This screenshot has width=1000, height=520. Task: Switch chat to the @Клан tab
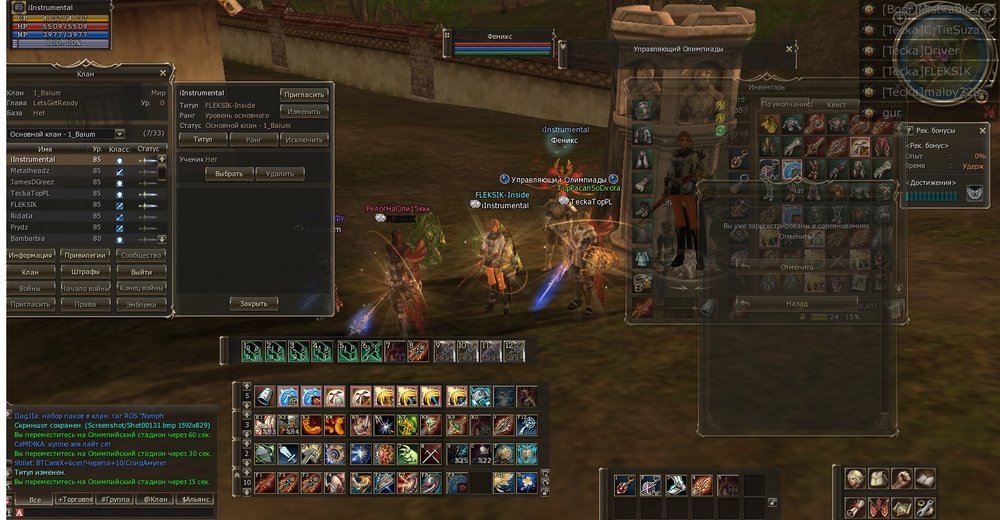pos(155,498)
